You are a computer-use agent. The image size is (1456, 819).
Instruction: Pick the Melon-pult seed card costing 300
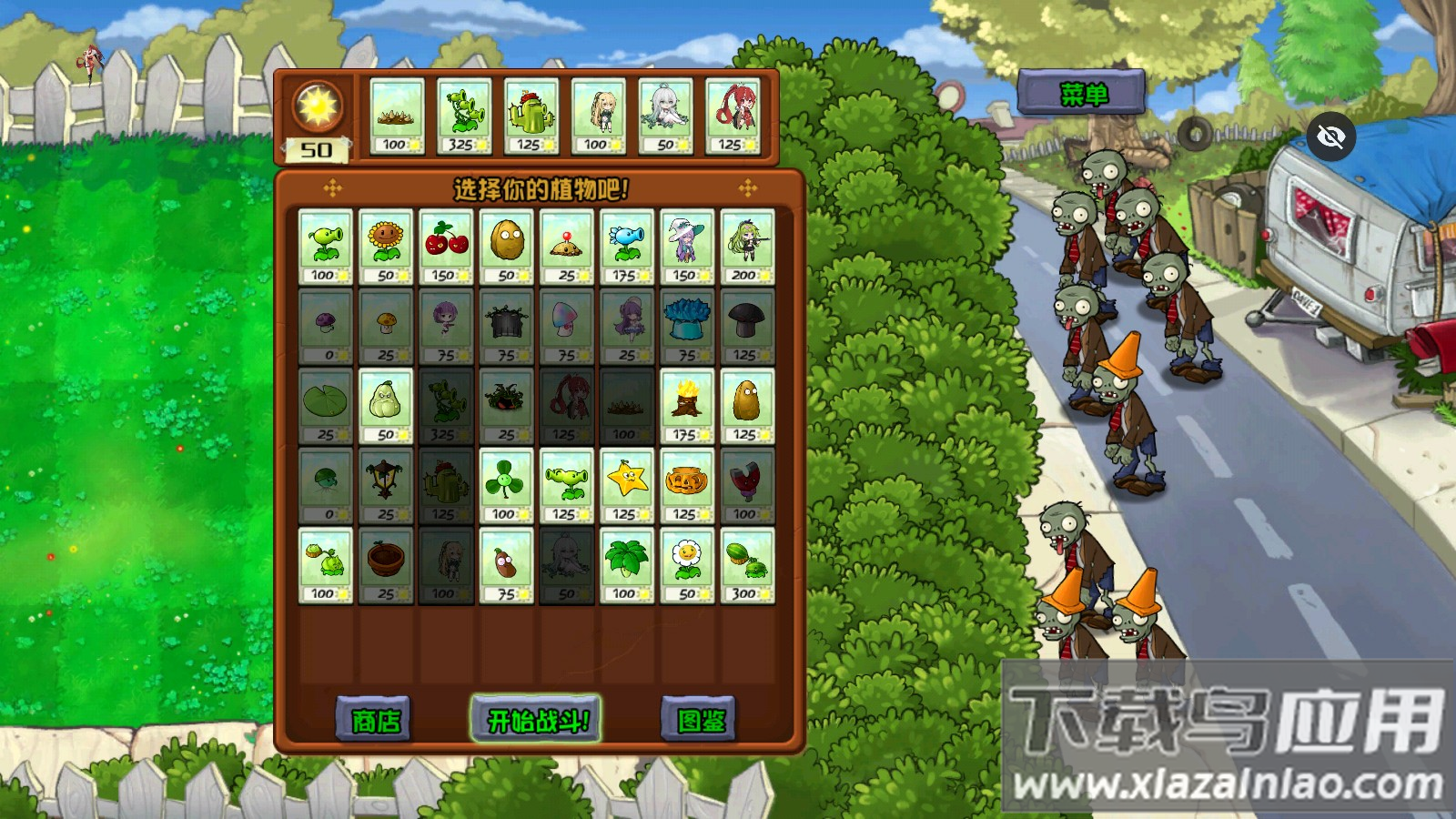(x=746, y=565)
